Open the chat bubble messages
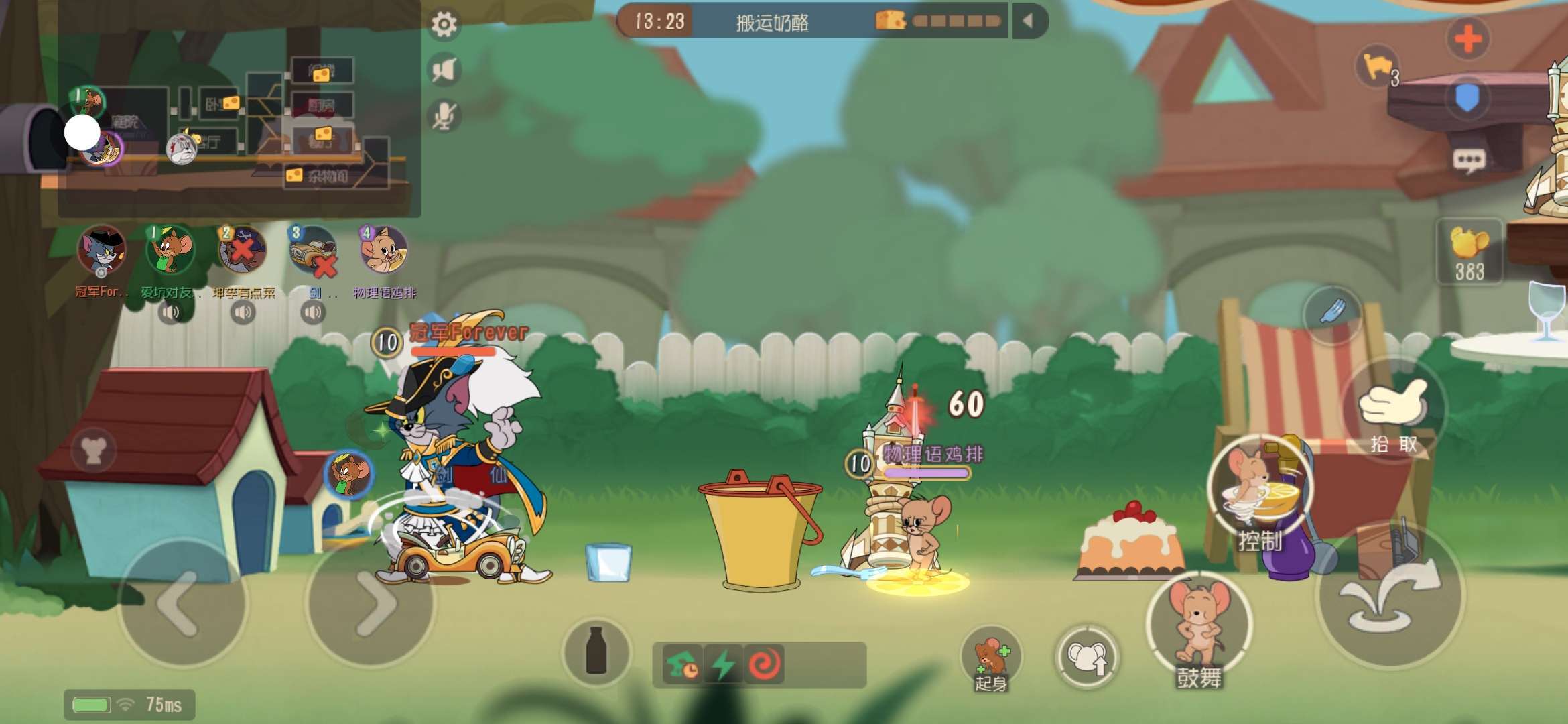This screenshot has width=1568, height=724. click(1468, 160)
